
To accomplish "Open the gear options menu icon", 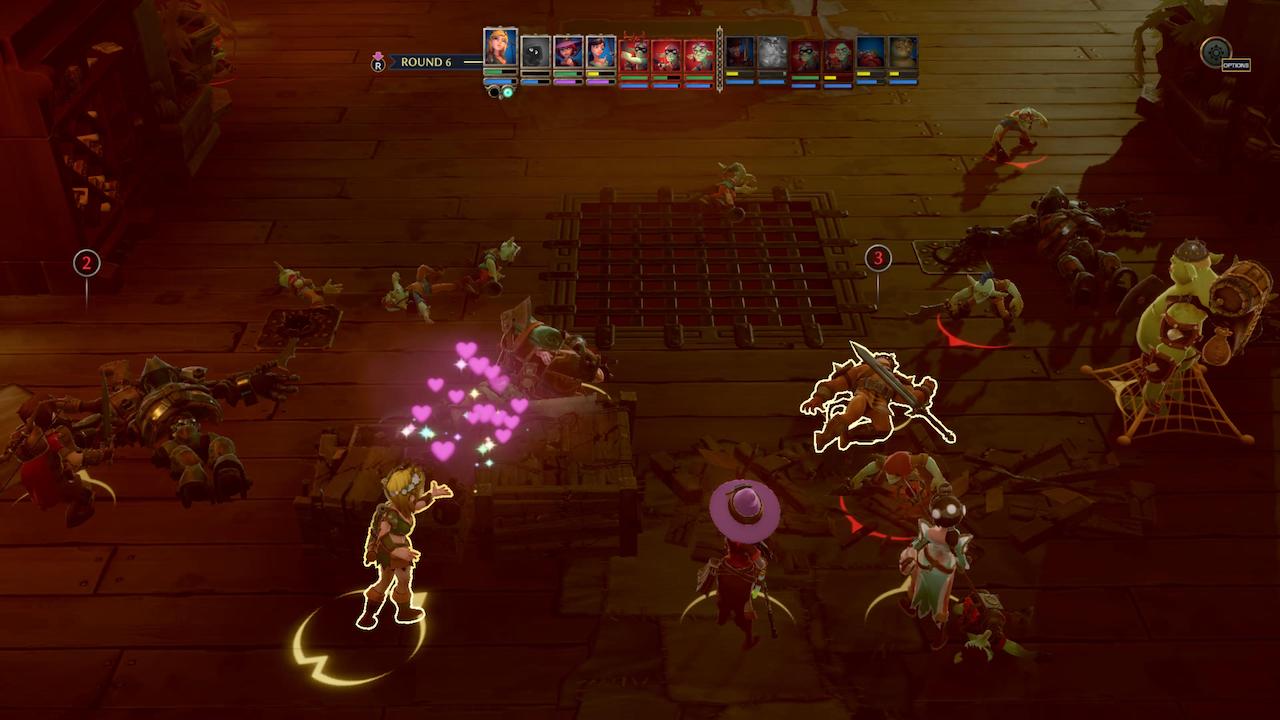I will pyautogui.click(x=1216, y=52).
